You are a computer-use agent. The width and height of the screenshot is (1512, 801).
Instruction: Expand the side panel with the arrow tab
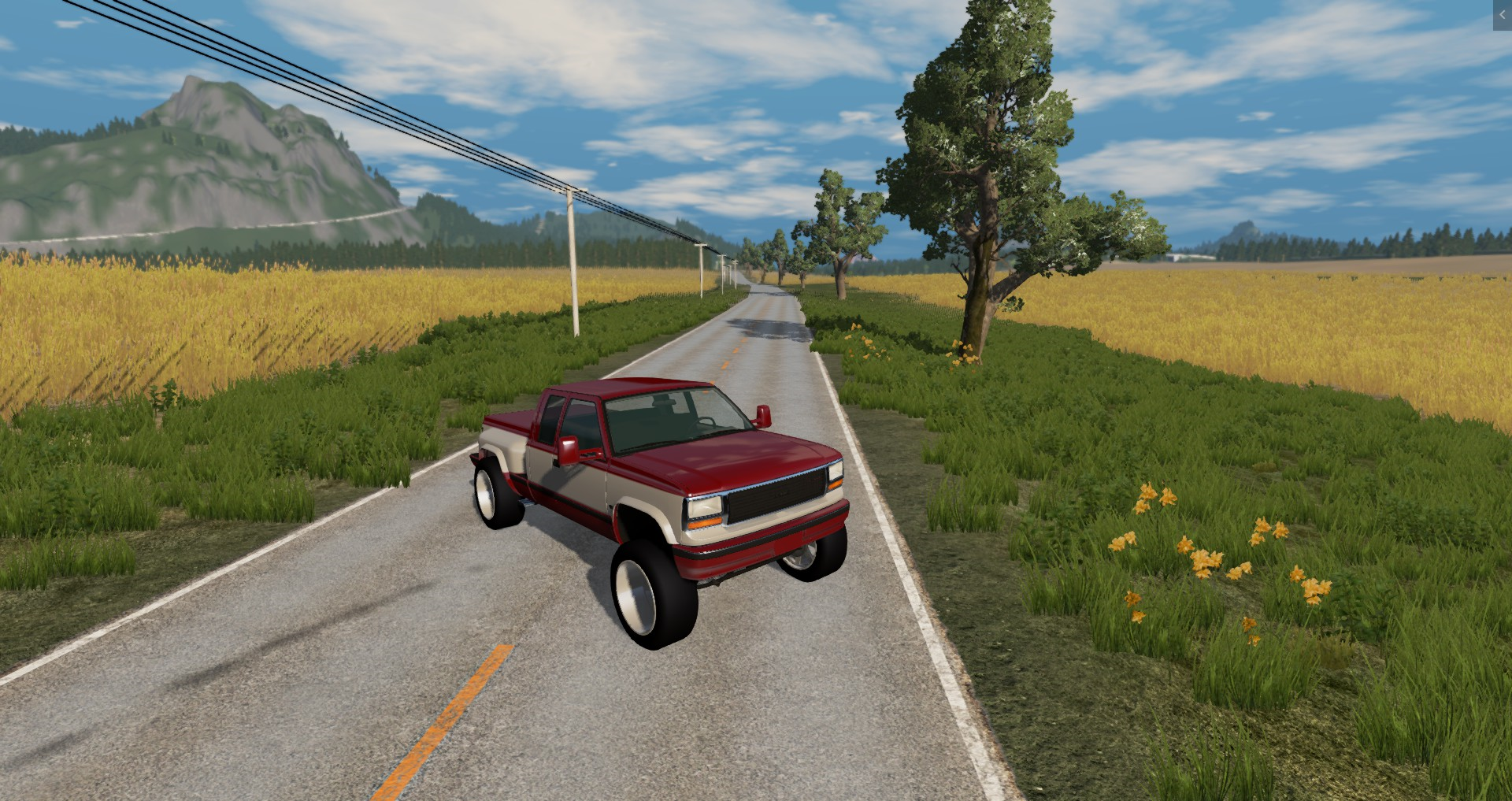click(1502, 15)
